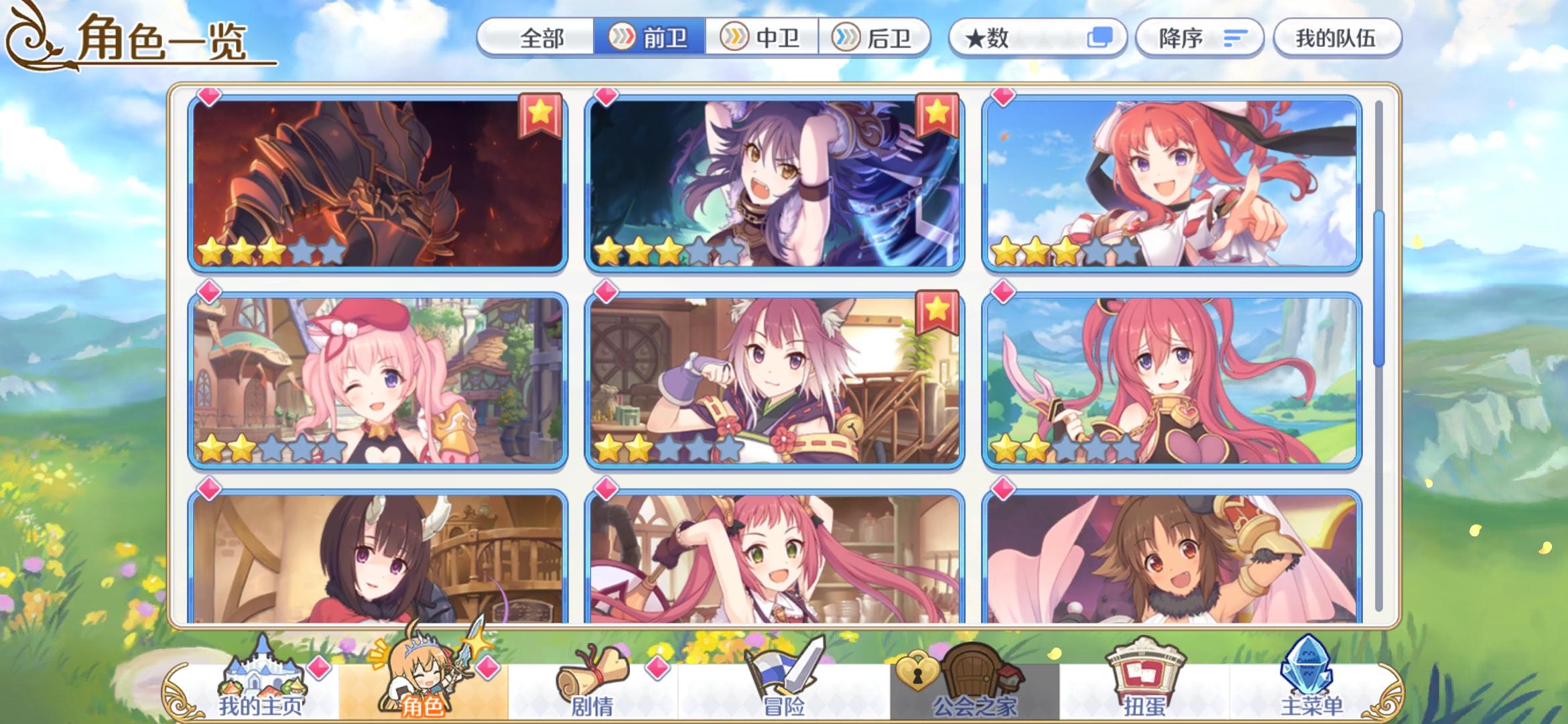Unfavorite the purple wolf-girl character card

(936, 116)
